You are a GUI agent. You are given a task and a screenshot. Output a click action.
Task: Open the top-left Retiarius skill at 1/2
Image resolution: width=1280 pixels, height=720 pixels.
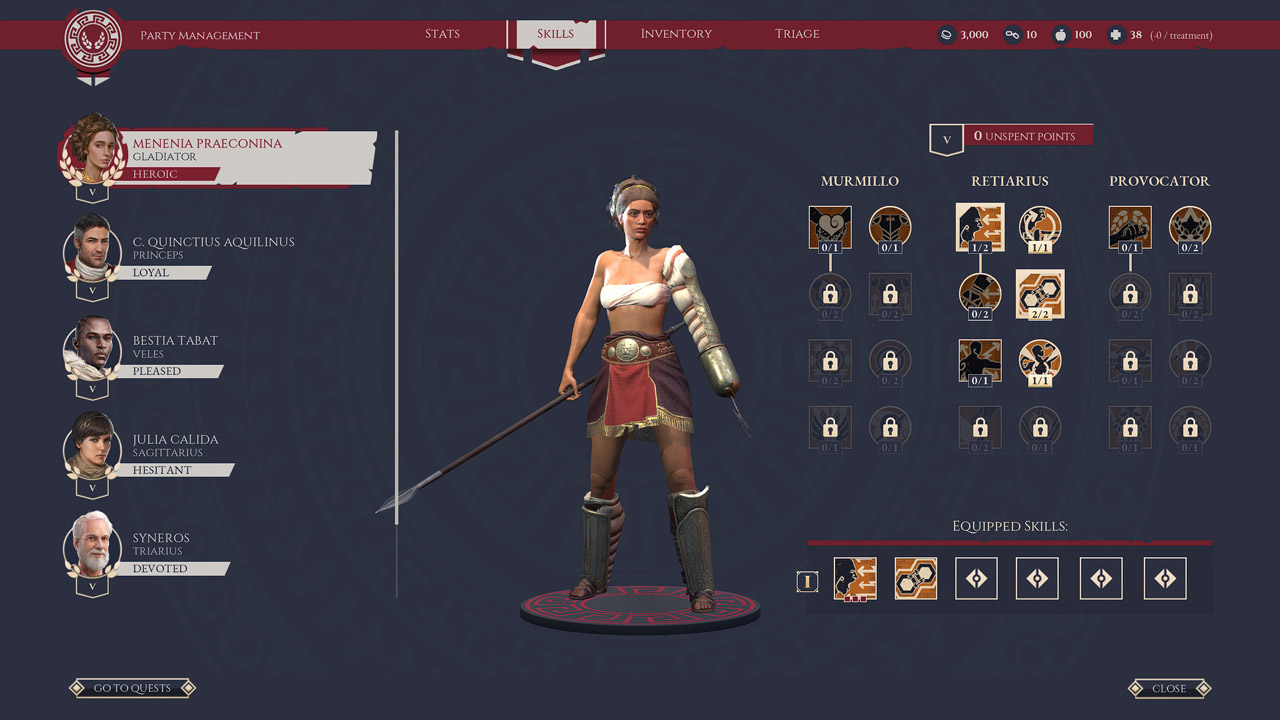click(x=980, y=227)
